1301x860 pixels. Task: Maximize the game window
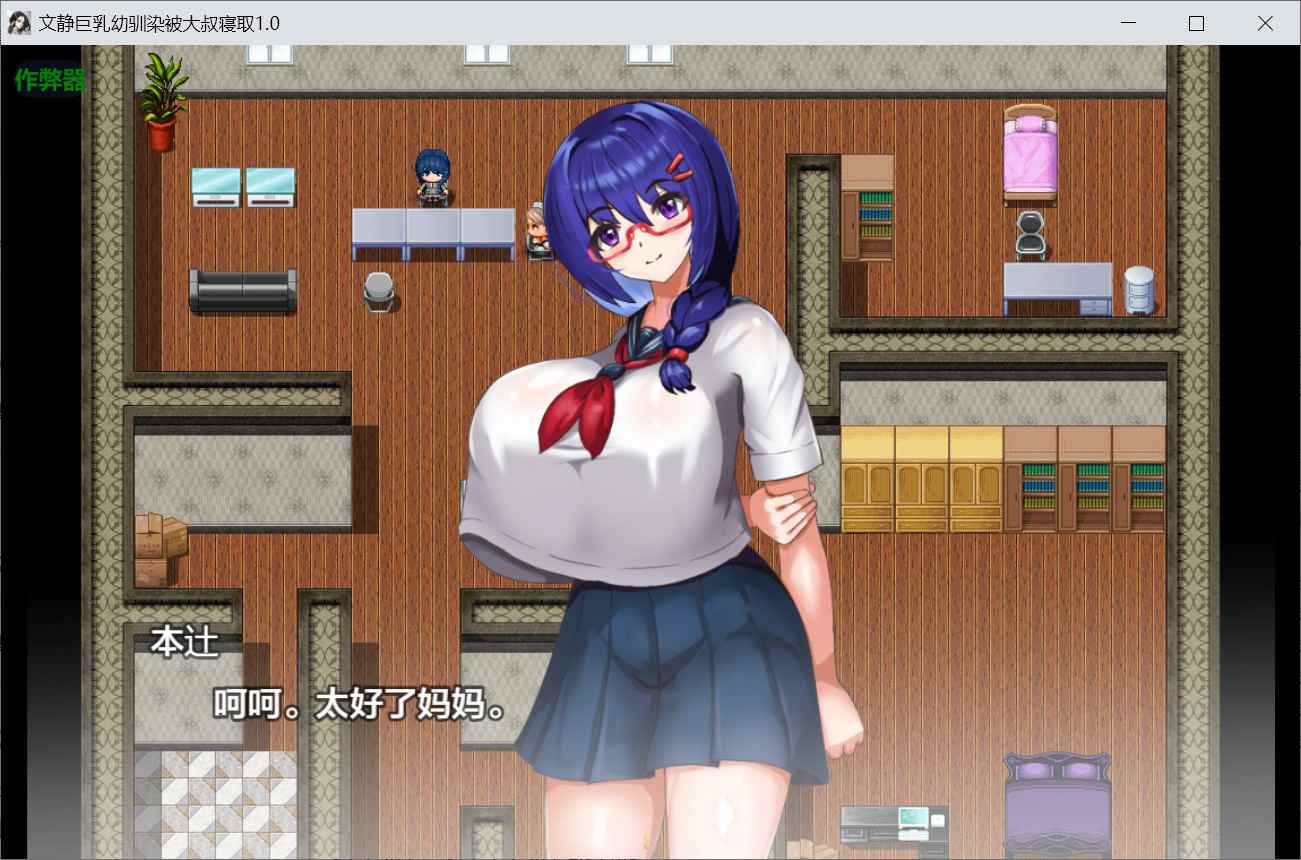(1196, 23)
